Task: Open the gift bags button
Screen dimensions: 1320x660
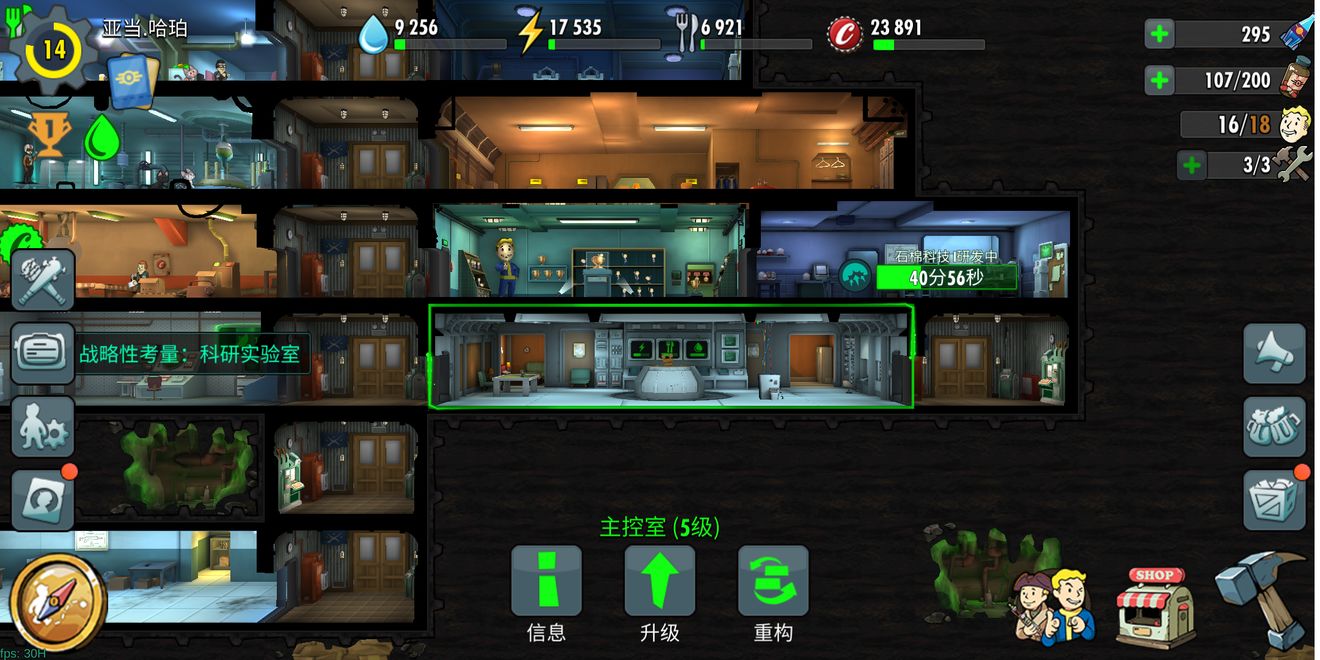Action: pyautogui.click(x=1274, y=427)
